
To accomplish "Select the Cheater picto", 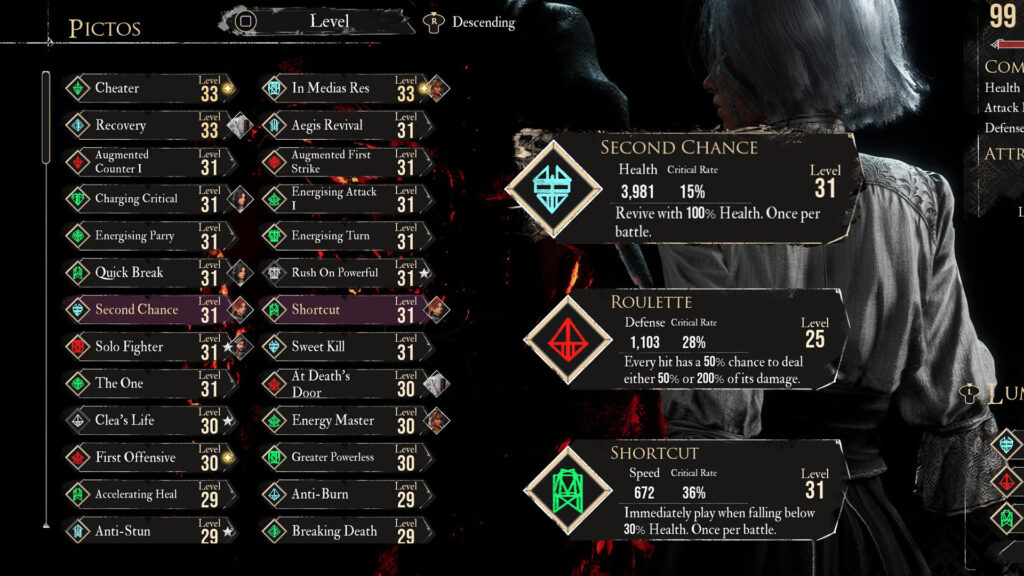I will [150, 88].
